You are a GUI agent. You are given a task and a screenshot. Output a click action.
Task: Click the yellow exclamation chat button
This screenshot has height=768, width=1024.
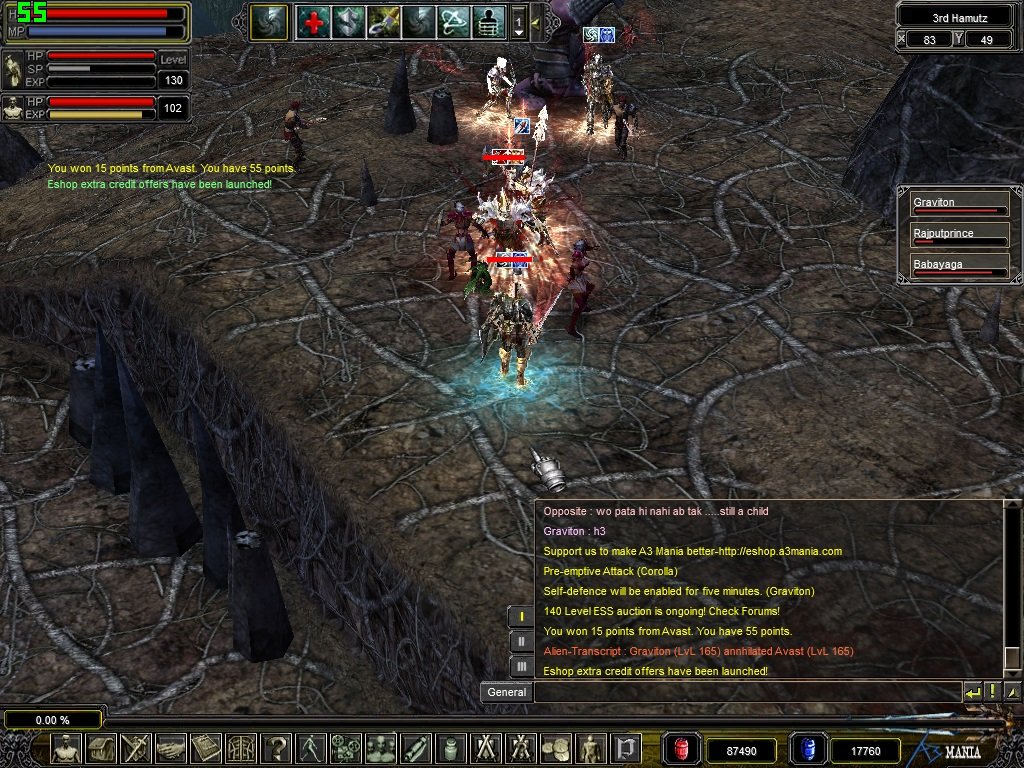coord(992,692)
